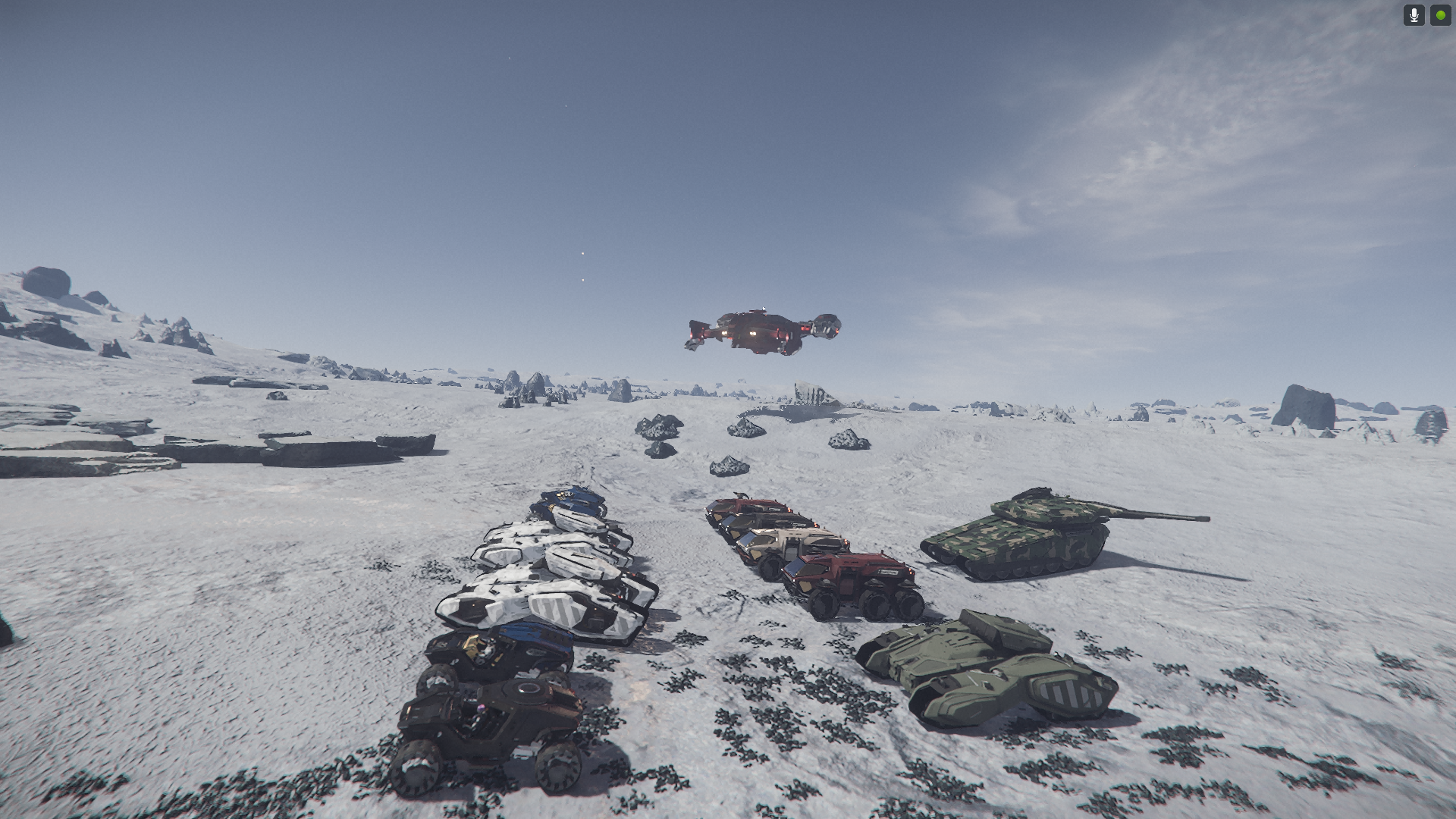Click the green recording indicator icon

1440,15
